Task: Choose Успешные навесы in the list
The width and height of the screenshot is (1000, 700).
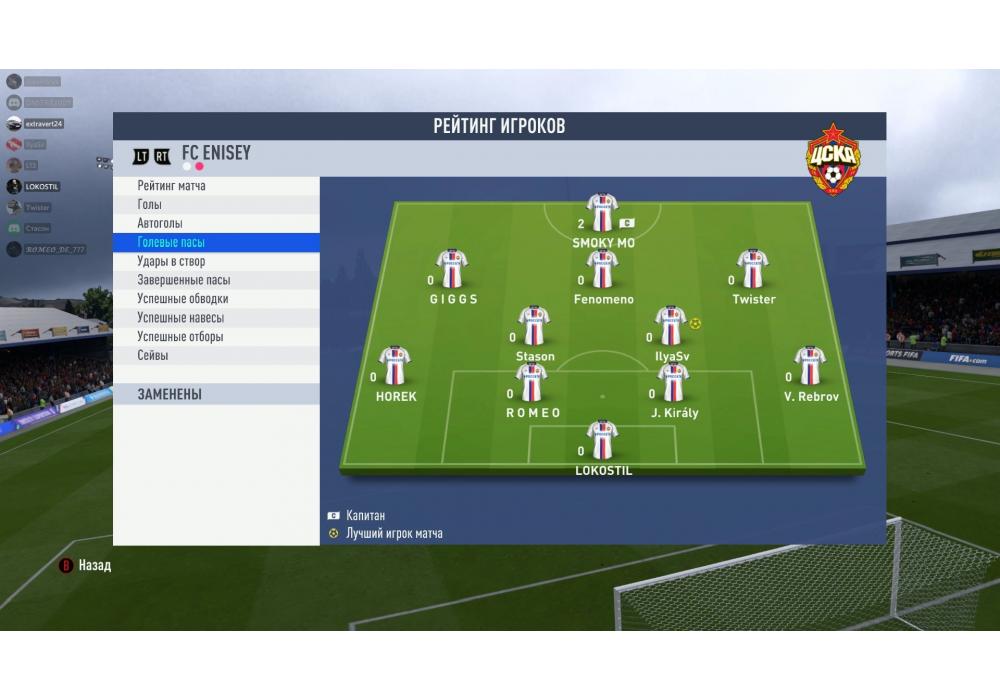Action: (180, 318)
